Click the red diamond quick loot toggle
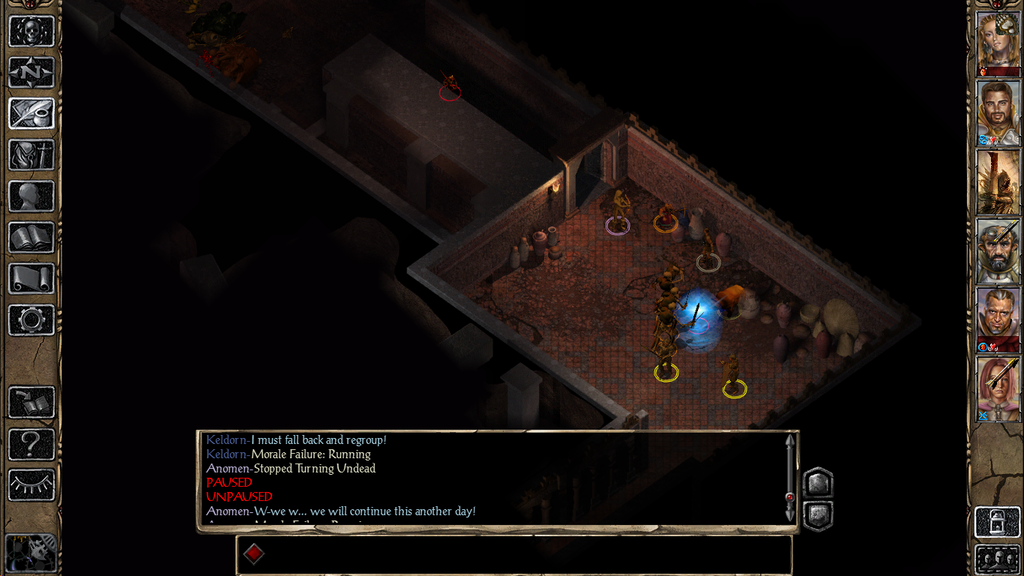This screenshot has width=1024, height=576. click(x=254, y=553)
